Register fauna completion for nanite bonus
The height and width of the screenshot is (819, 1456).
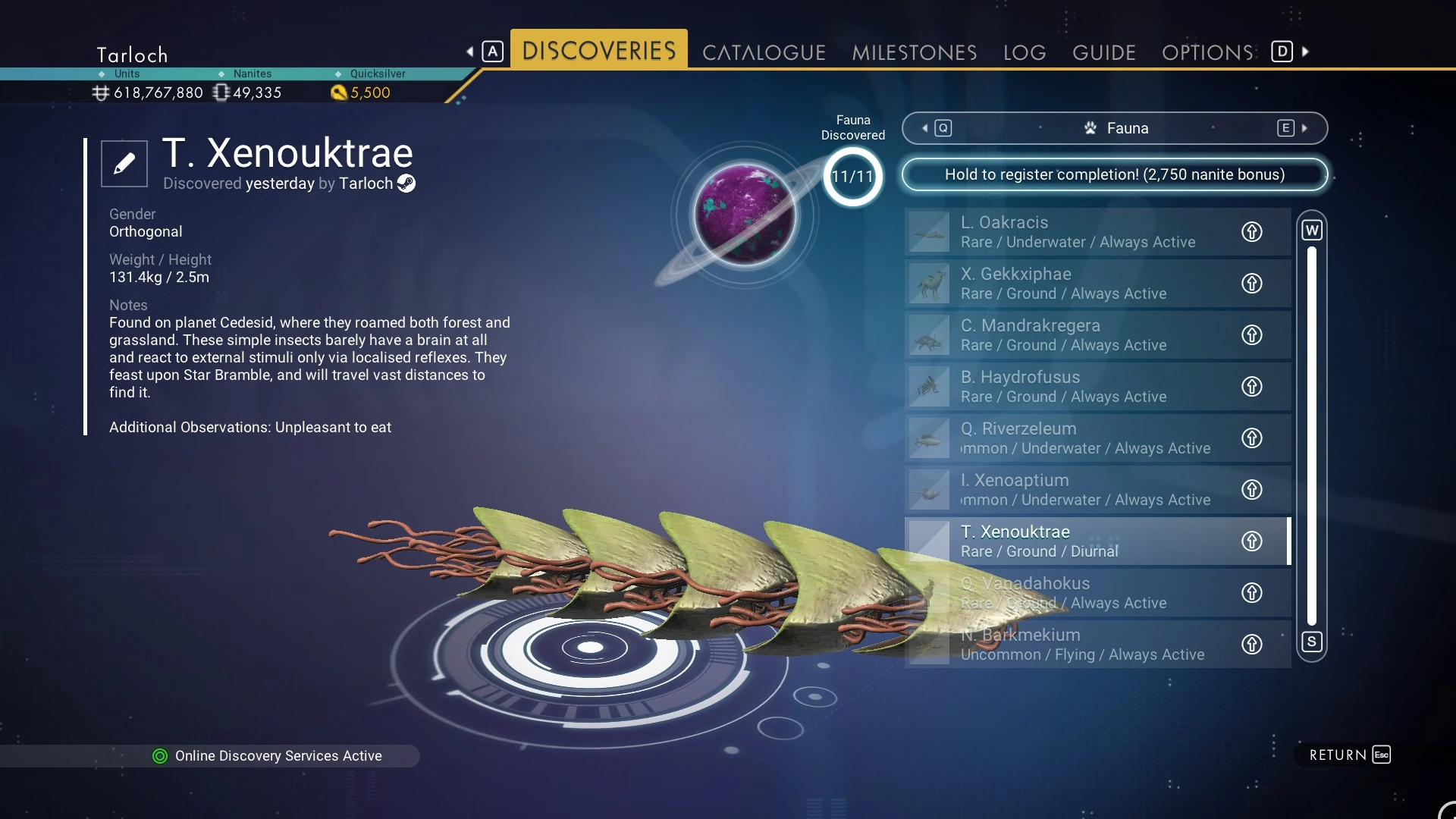point(1114,174)
